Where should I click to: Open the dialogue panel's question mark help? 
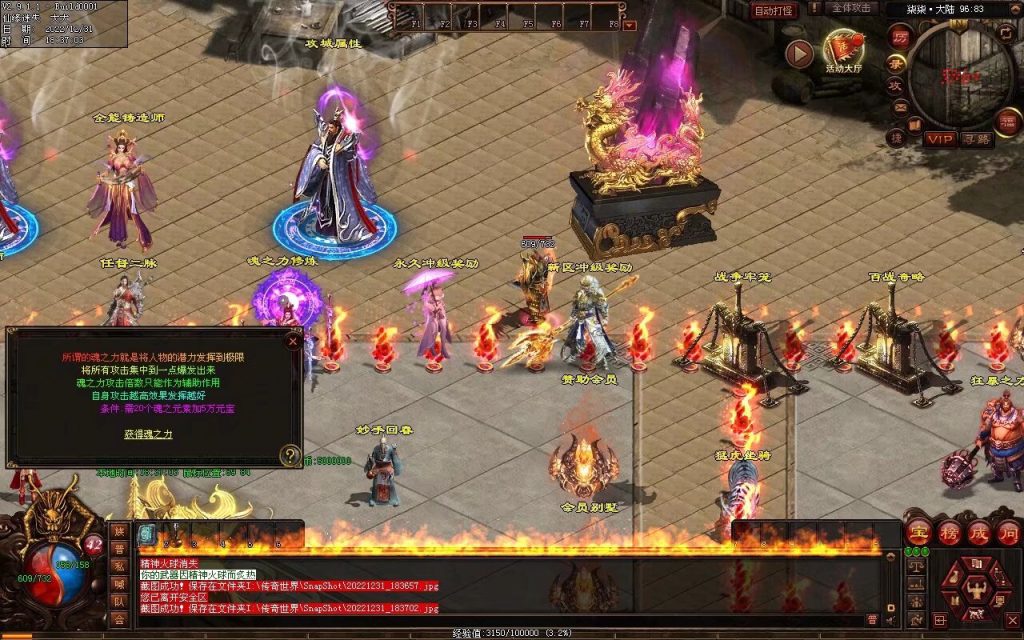(x=290, y=456)
